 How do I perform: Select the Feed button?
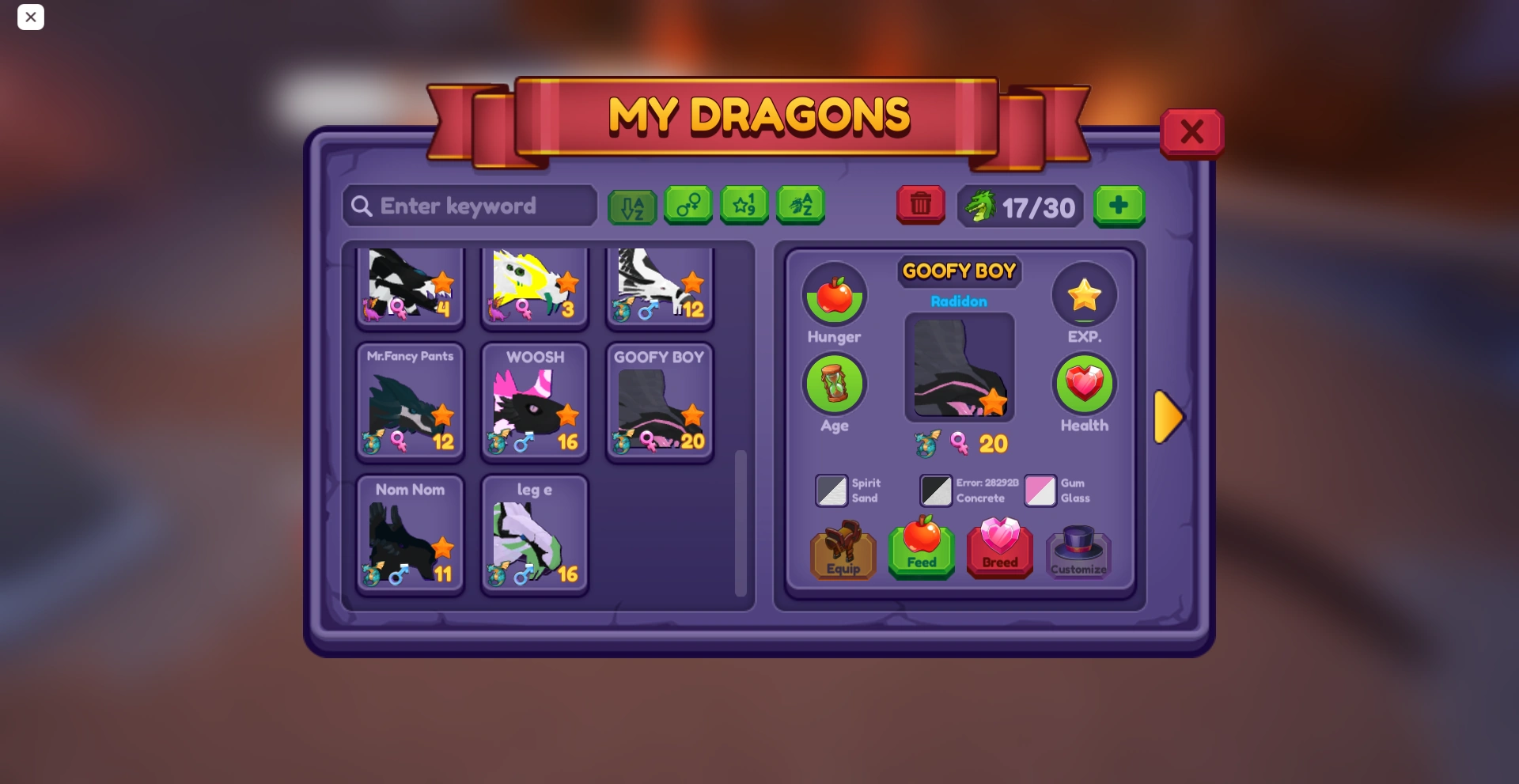pos(921,551)
